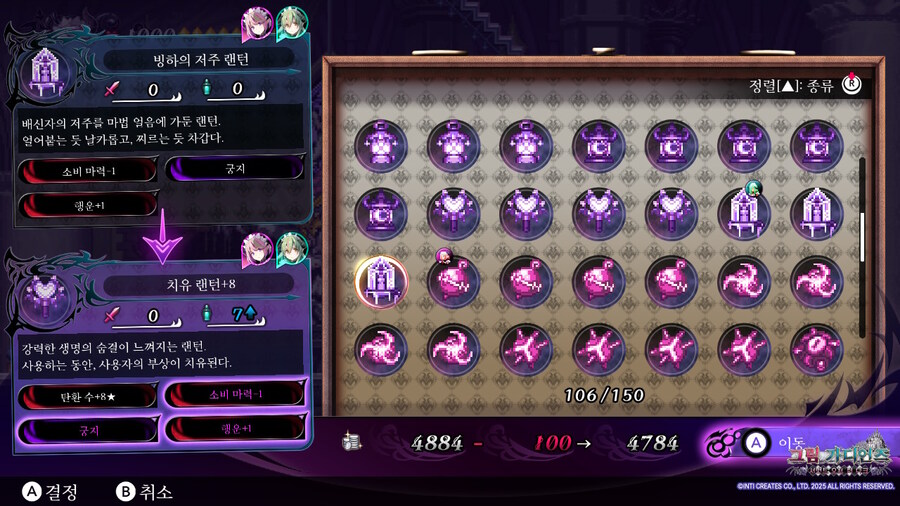Select the 탄환 수+8★ attribute tag

pos(87,396)
